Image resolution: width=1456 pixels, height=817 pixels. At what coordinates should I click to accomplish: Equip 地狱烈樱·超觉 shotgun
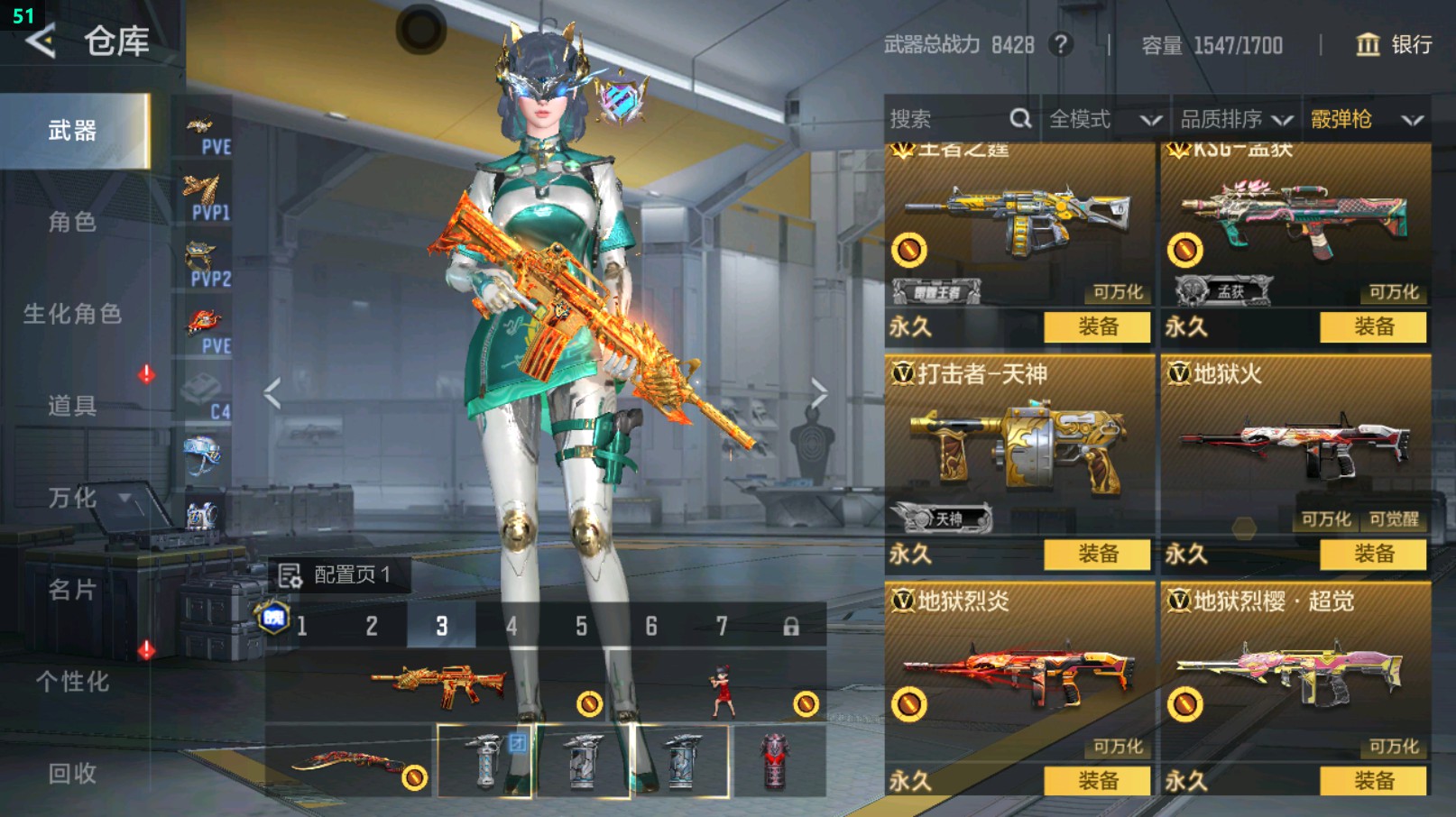[x=1373, y=781]
